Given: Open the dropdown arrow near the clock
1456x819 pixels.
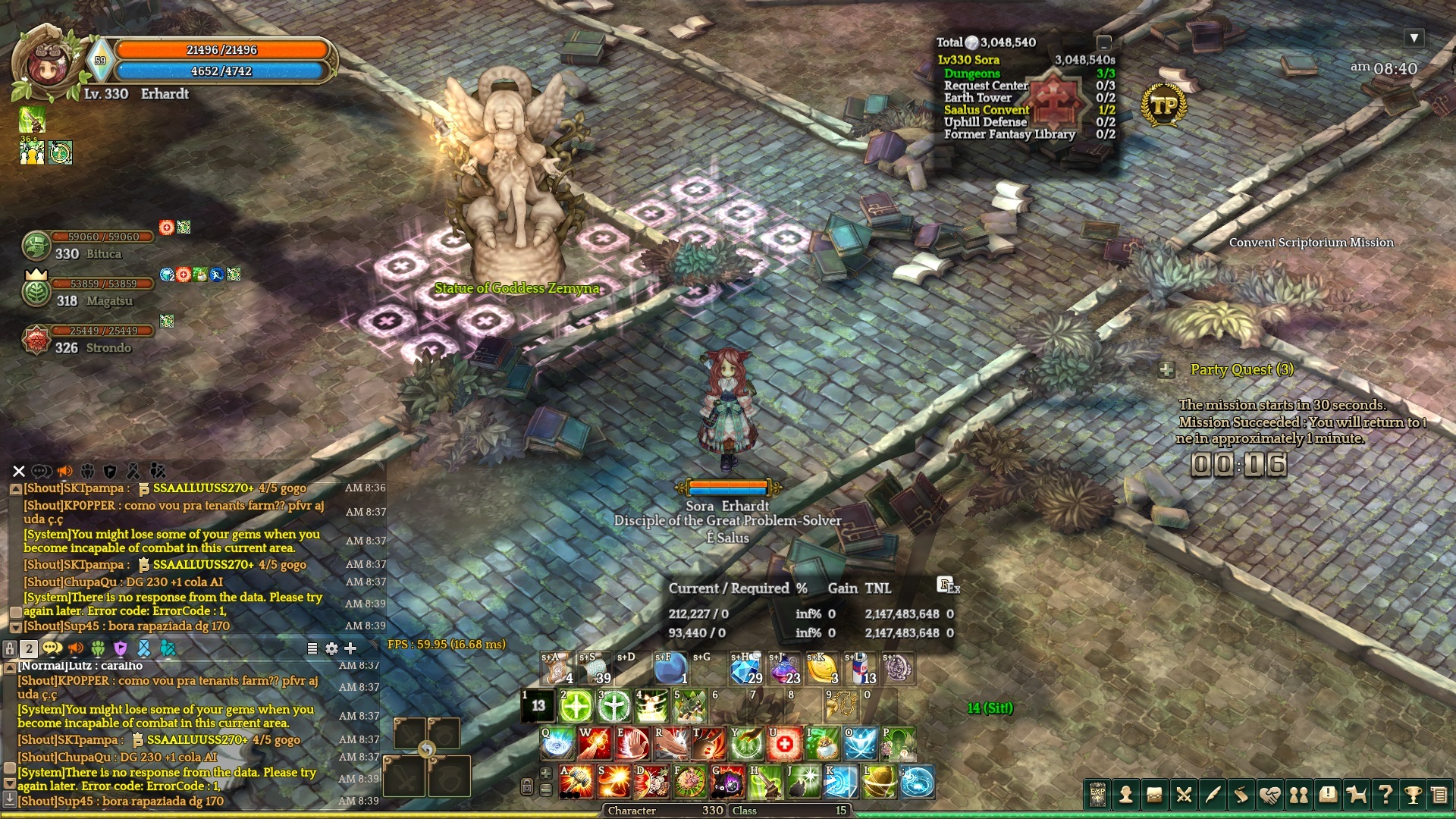Looking at the screenshot, I should 1414,38.
